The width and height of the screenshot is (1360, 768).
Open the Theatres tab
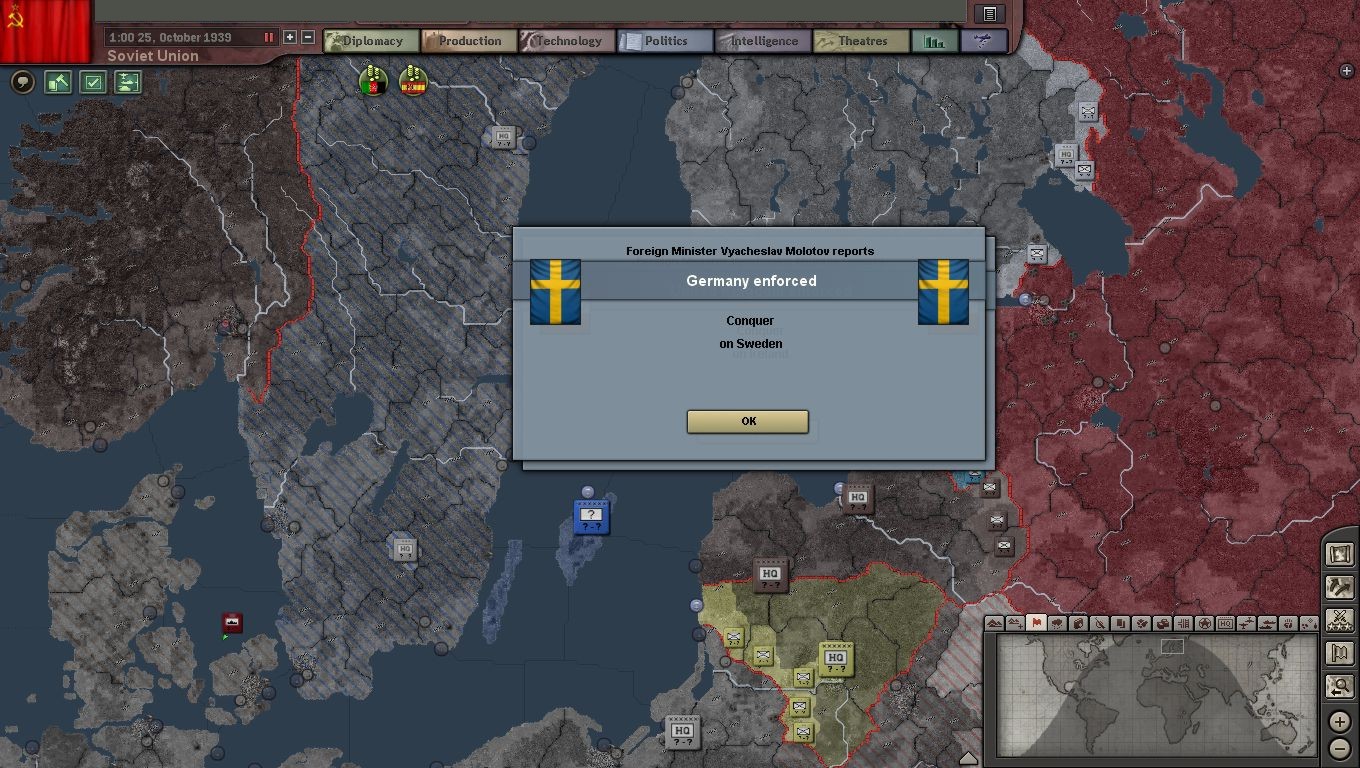(x=861, y=41)
